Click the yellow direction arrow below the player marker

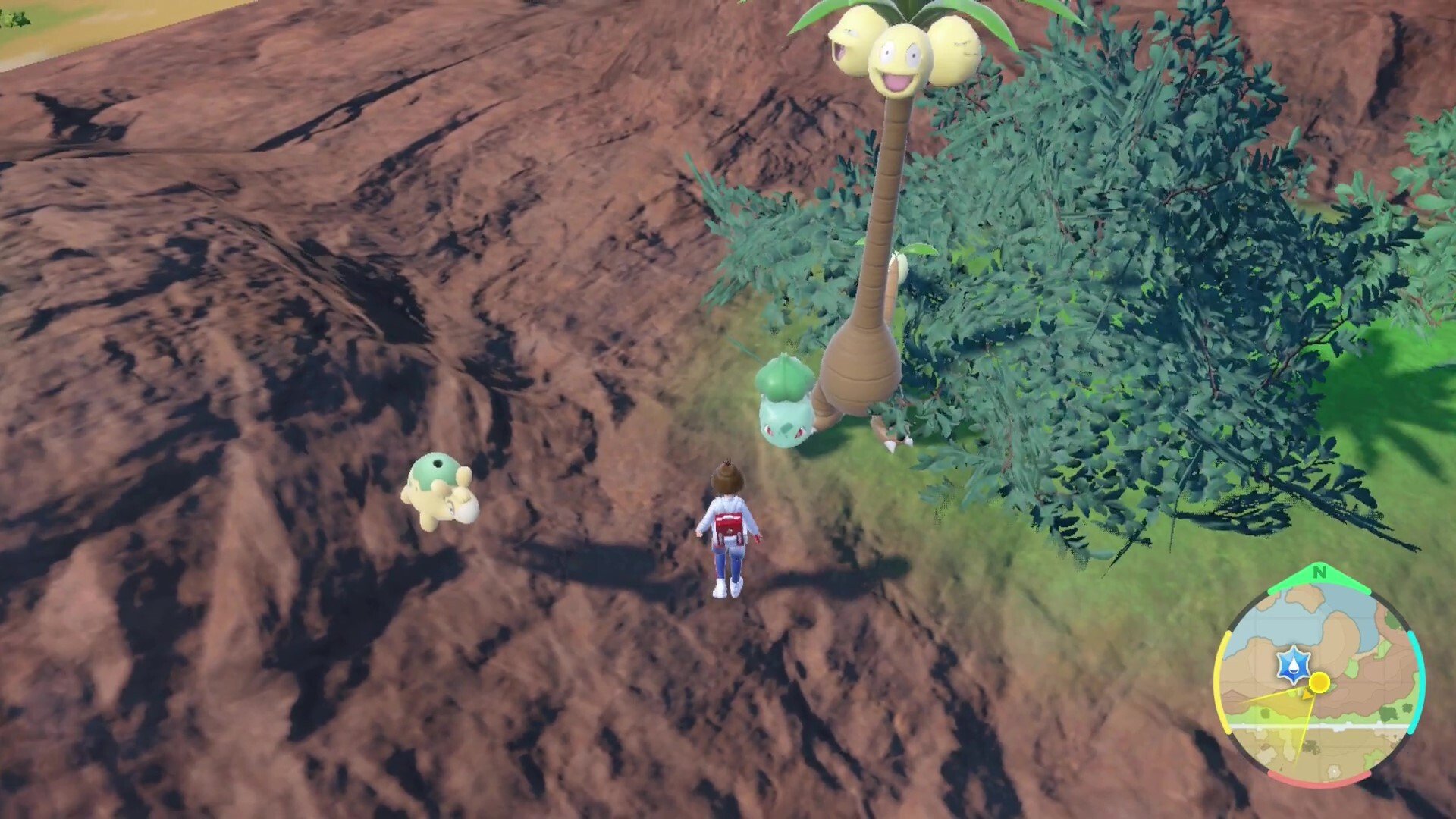click(1307, 695)
